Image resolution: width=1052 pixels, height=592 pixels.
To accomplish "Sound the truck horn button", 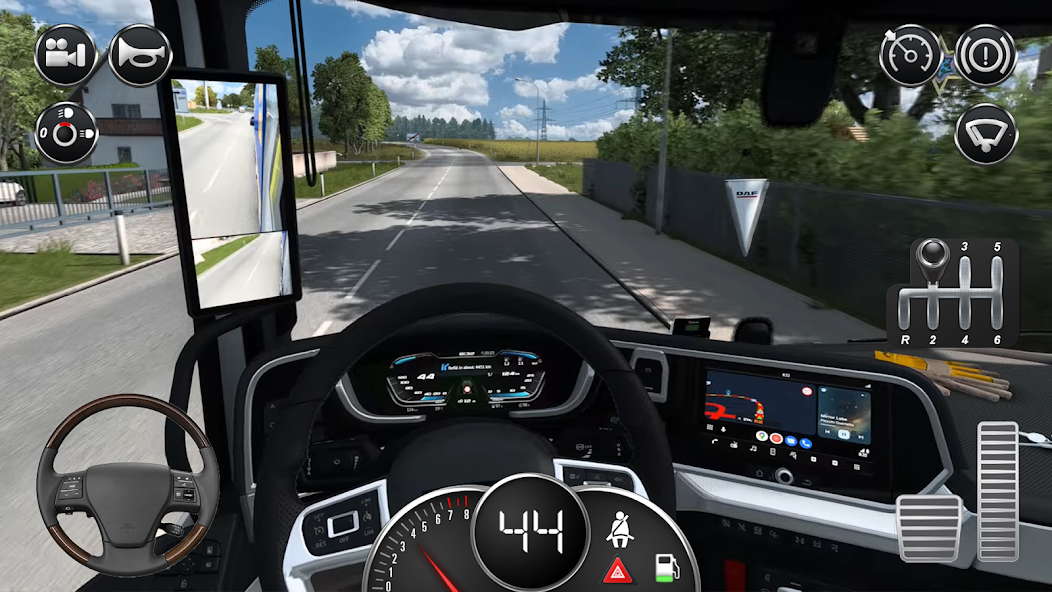I will (140, 54).
